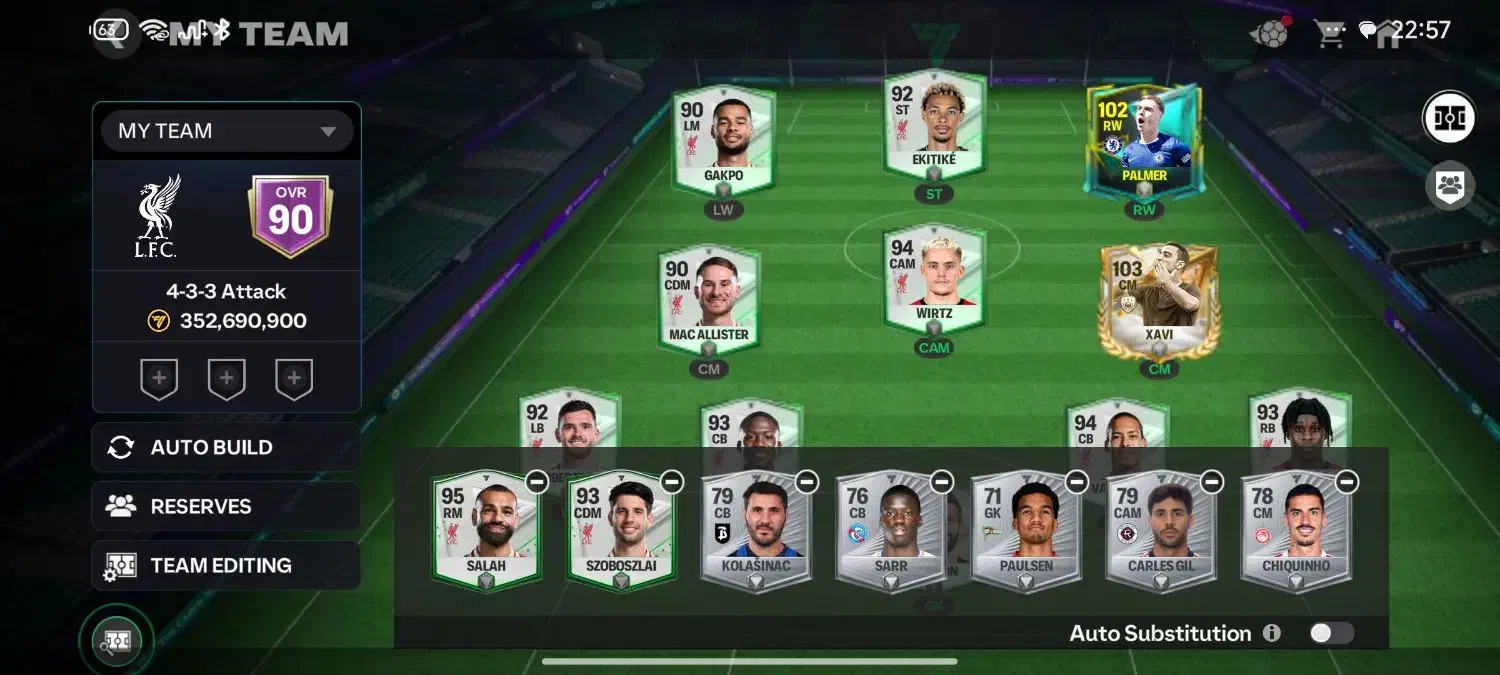Start AUTO BUILD for the squad

pyautogui.click(x=226, y=447)
